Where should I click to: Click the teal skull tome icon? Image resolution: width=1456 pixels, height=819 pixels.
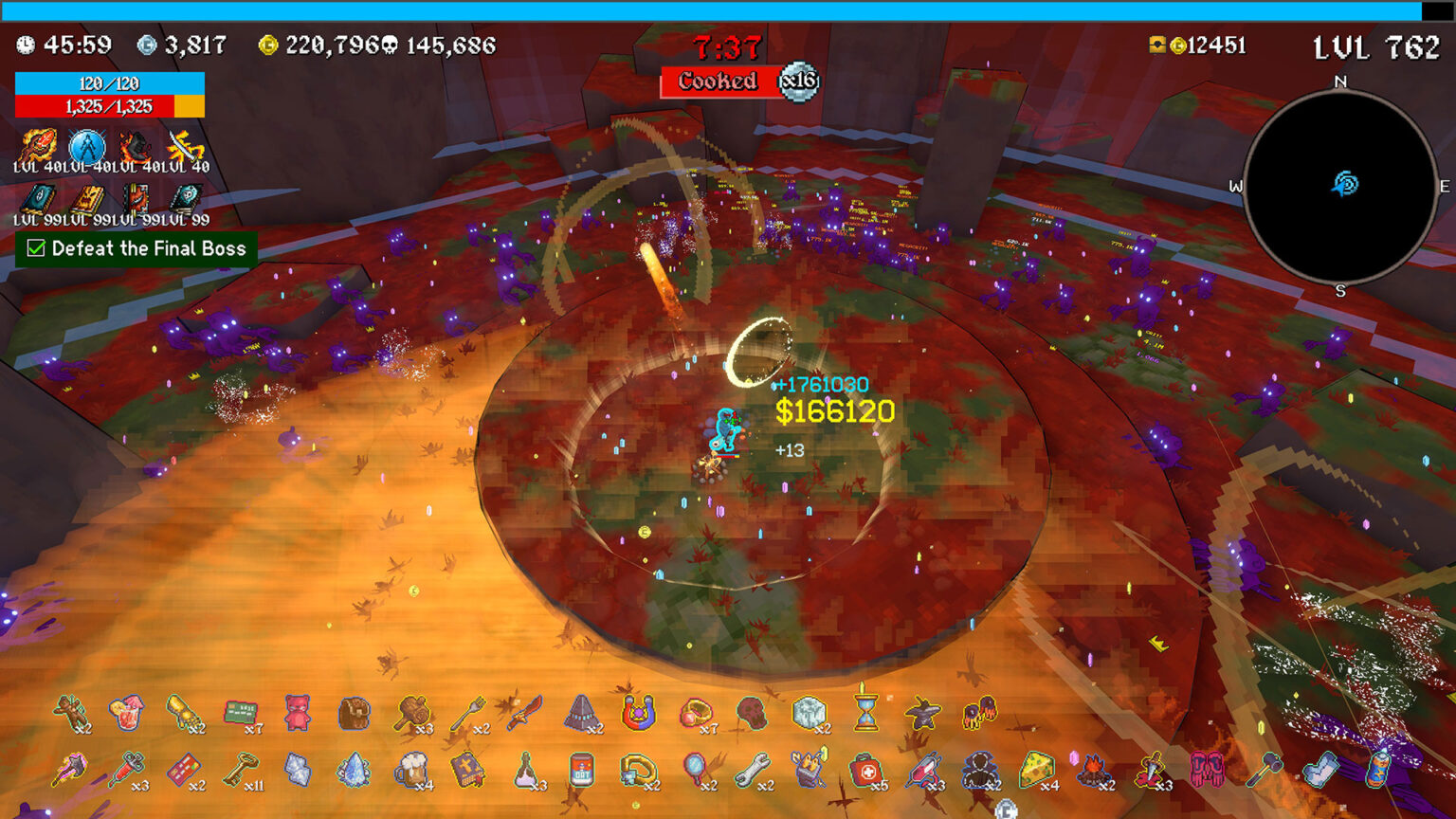coord(186,201)
